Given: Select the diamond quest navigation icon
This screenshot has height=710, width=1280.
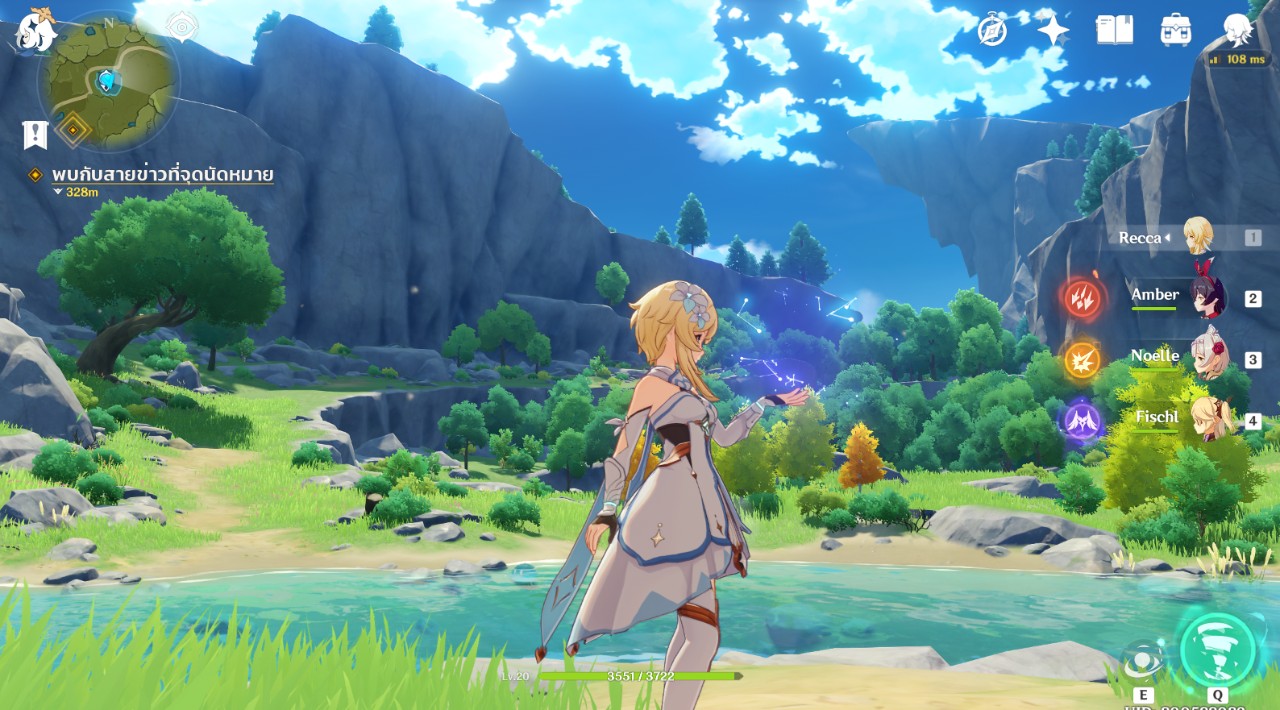Looking at the screenshot, I should point(73,128).
